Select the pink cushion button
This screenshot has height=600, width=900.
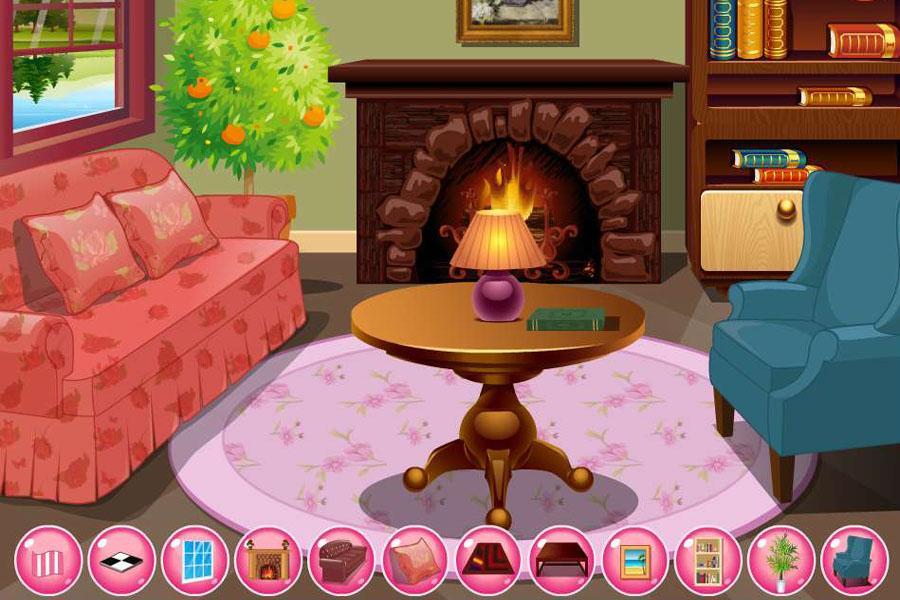415,560
